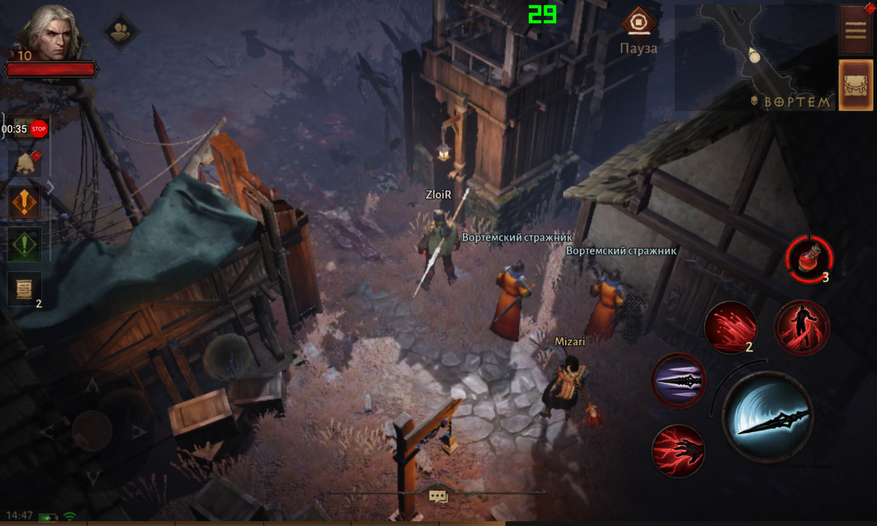Select the green exclamation quest marker
Screen dimensions: 877x526
pyautogui.click(x=25, y=243)
